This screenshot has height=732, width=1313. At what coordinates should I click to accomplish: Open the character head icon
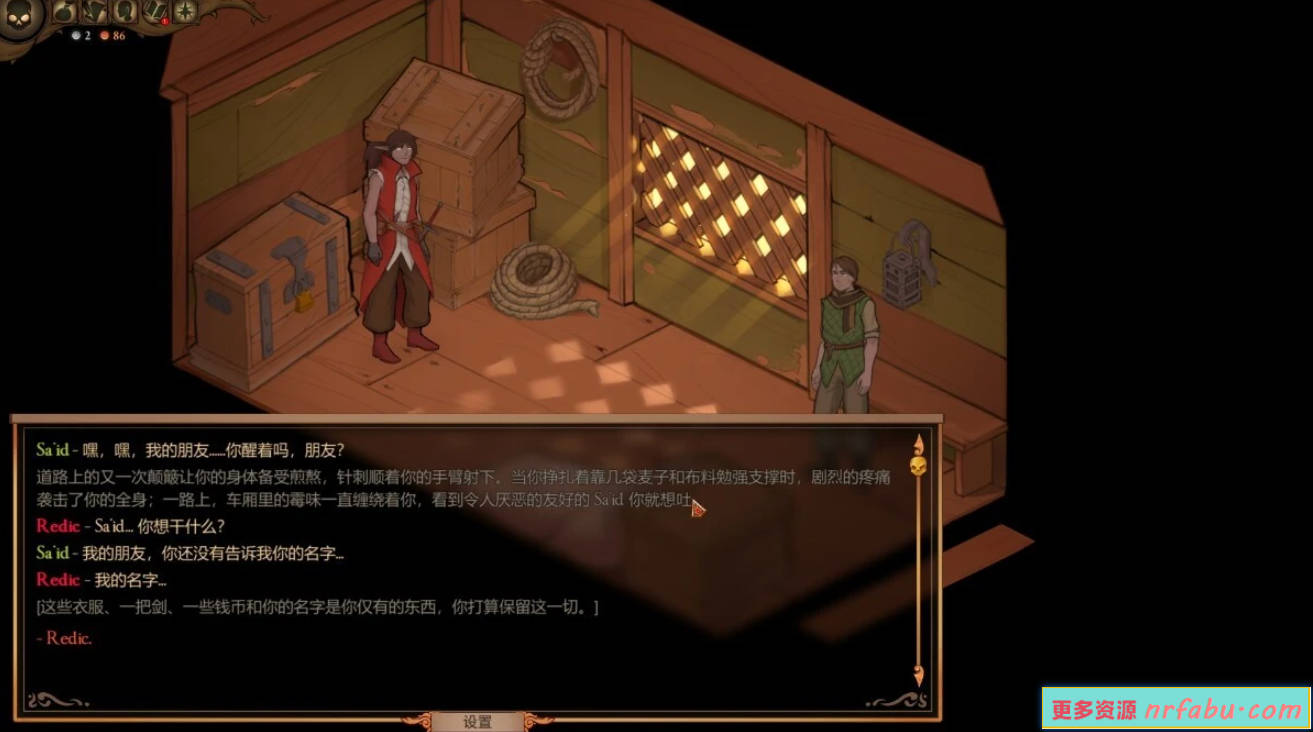pos(123,11)
